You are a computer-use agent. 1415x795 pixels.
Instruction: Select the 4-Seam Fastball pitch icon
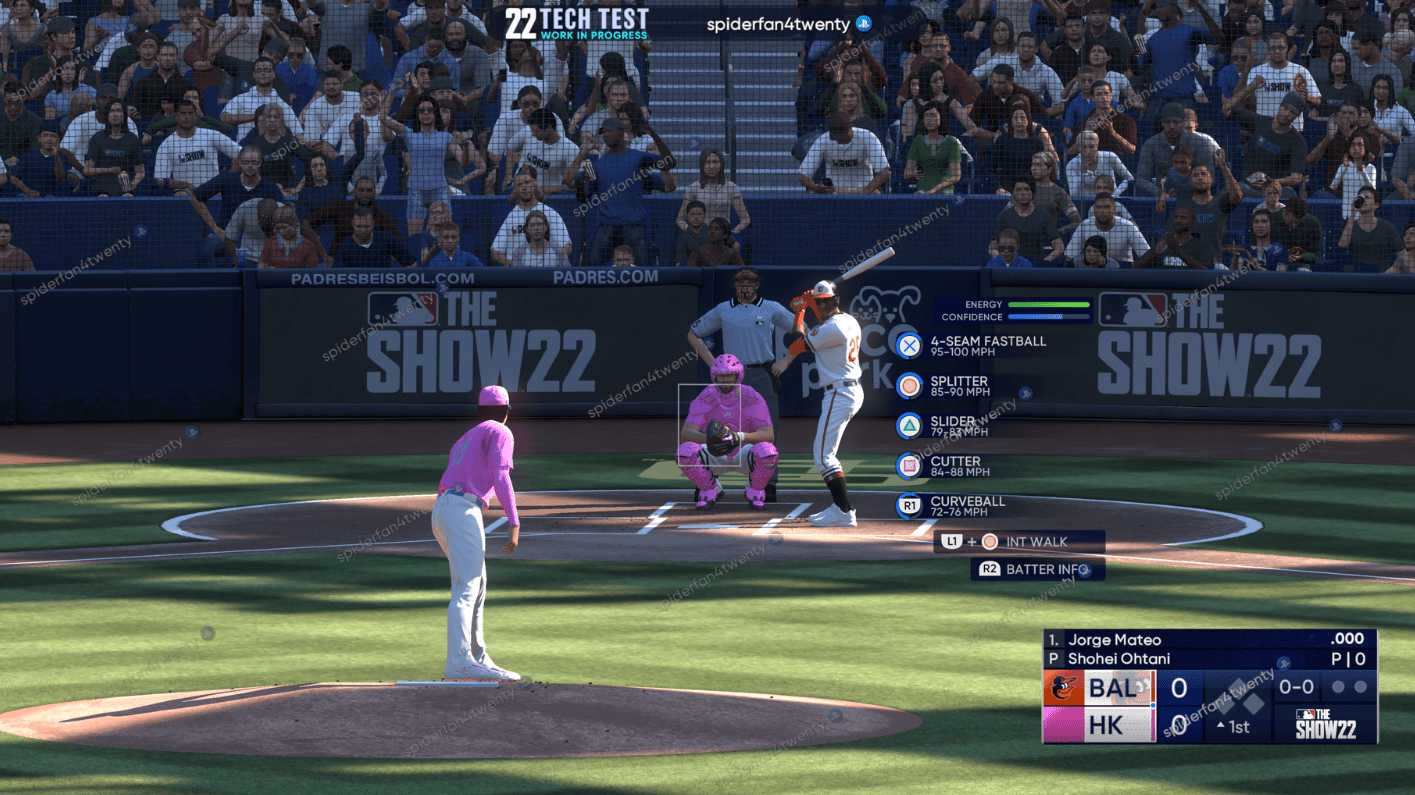[907, 346]
